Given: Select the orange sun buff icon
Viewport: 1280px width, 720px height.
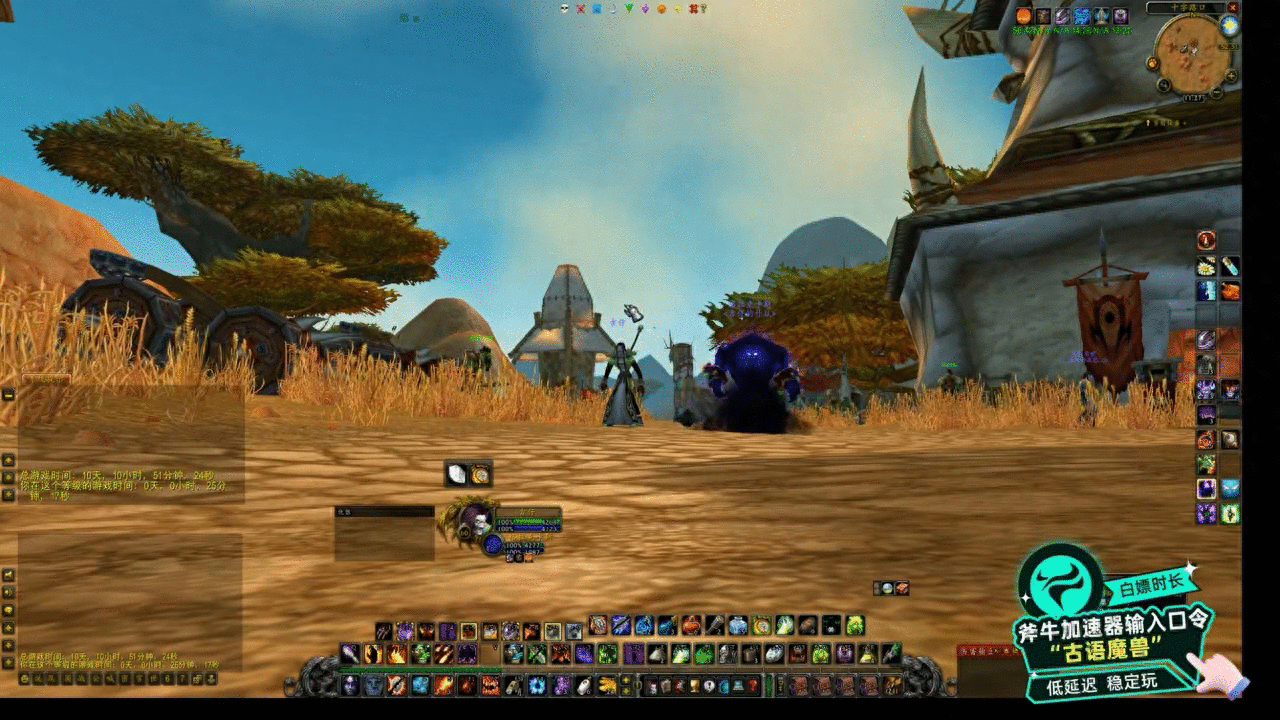Looking at the screenshot, I should coord(1023,16).
